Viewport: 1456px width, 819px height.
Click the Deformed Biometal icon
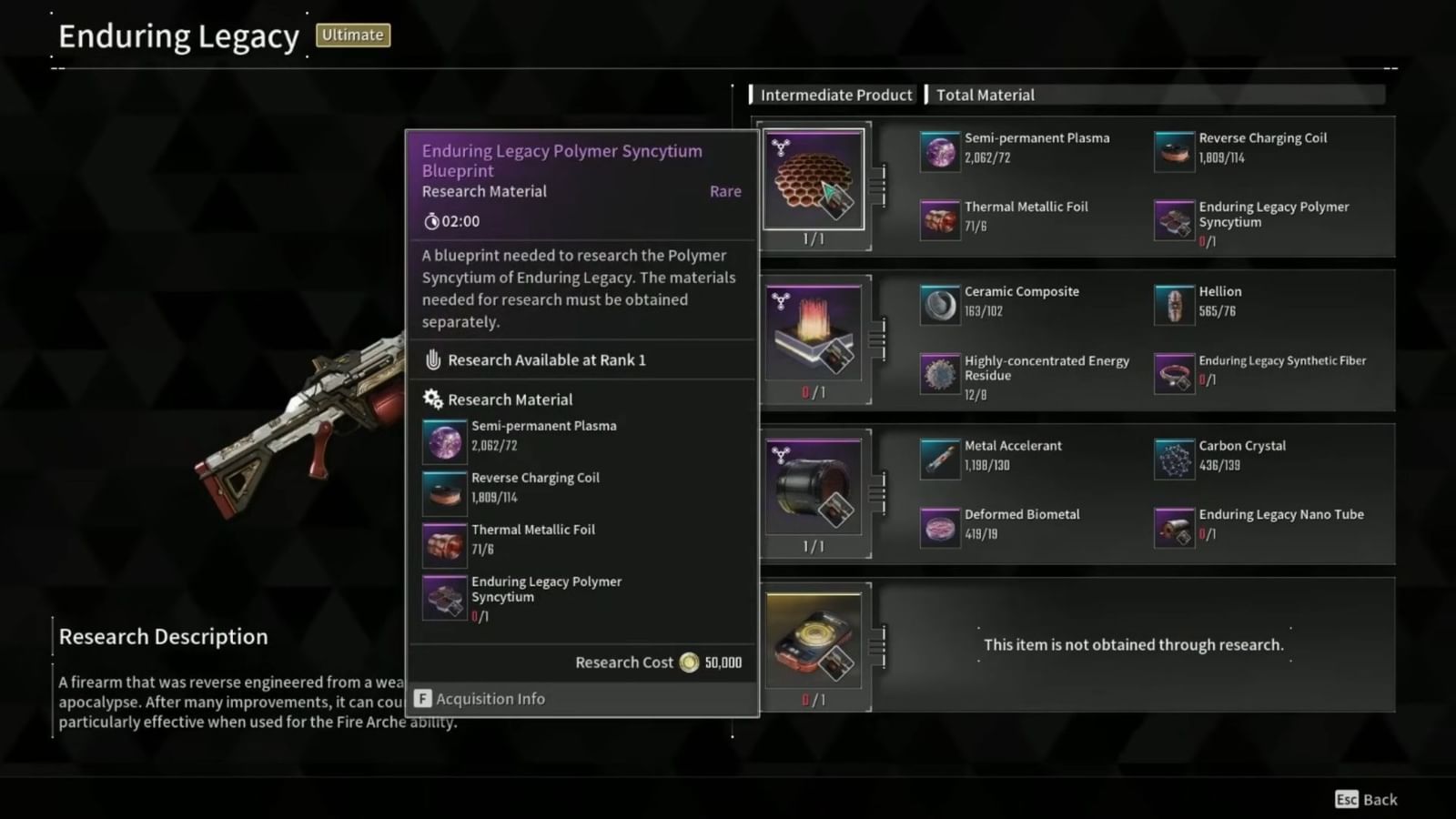[x=939, y=527]
